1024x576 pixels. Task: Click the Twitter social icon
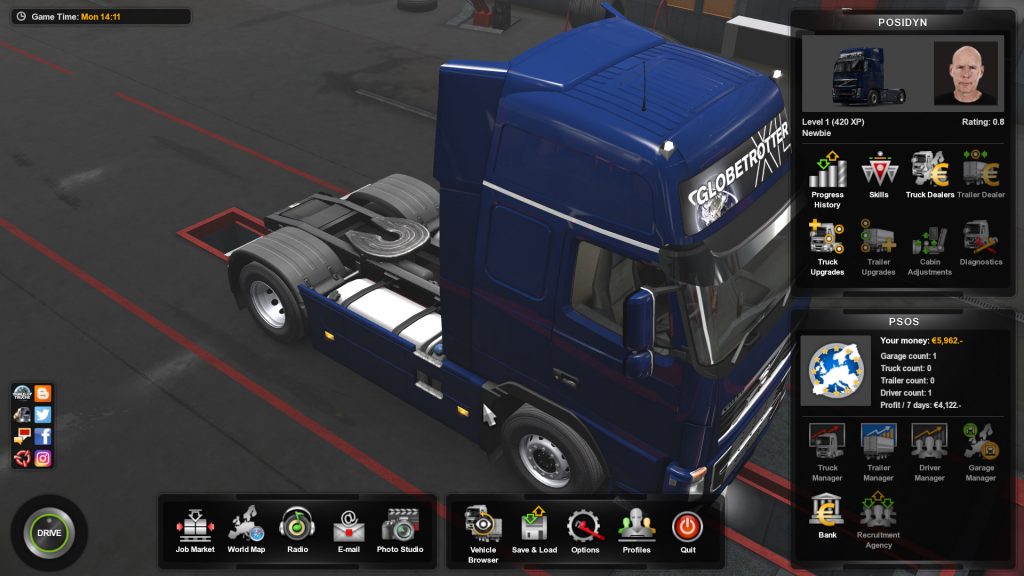point(43,414)
